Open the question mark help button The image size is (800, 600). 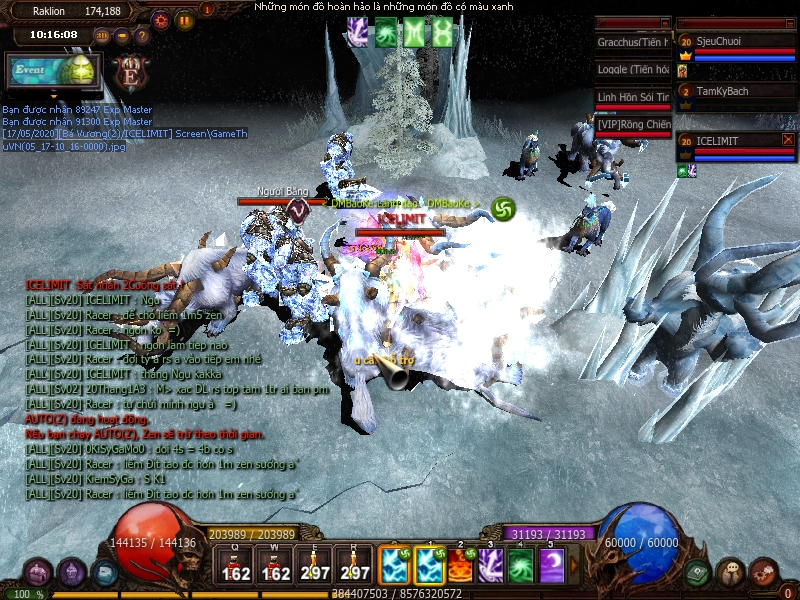[143, 36]
